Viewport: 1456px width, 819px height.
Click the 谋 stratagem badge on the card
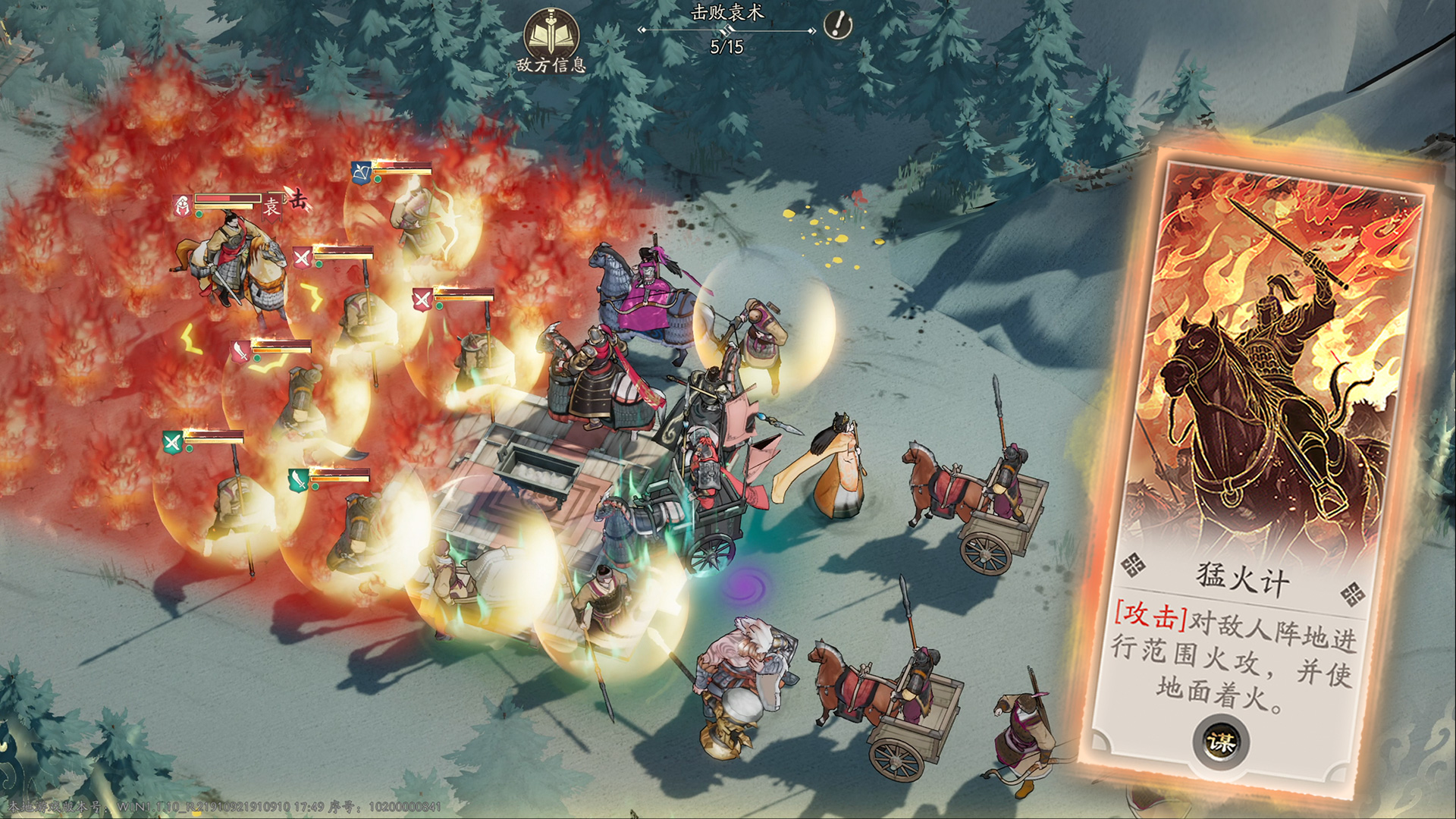1221,741
